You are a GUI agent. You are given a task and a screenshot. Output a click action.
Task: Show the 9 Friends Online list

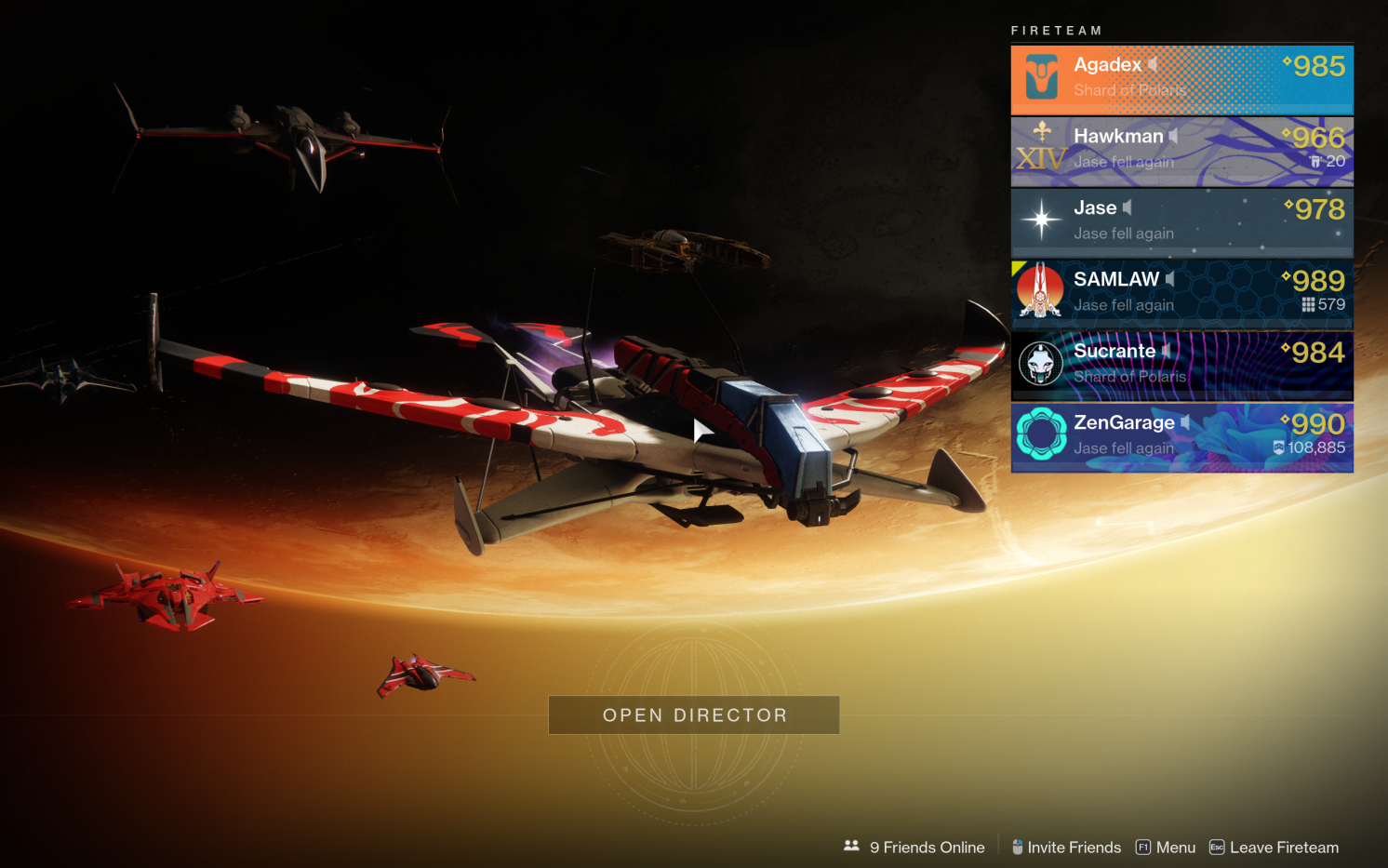click(914, 848)
